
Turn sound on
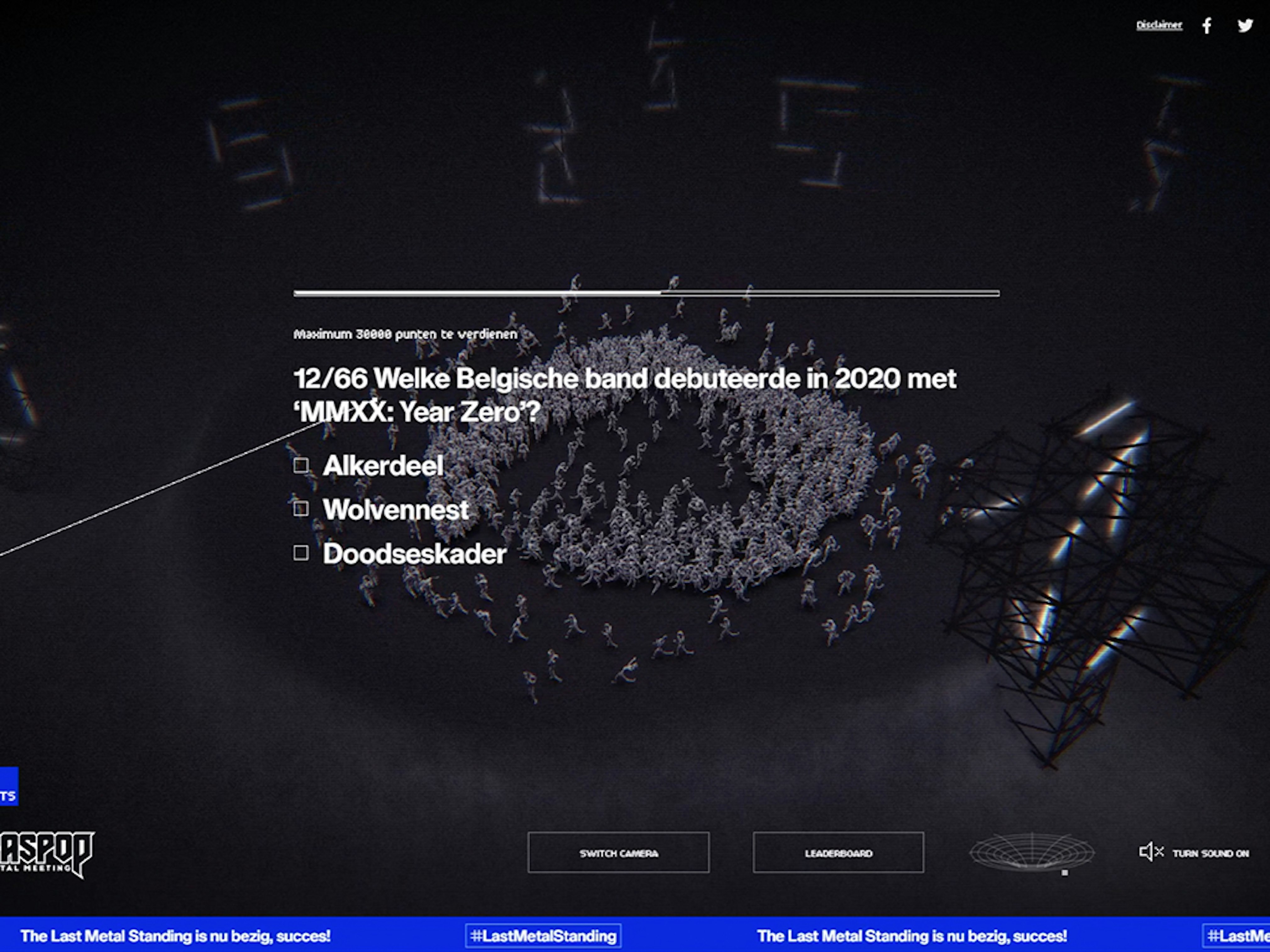[1194, 853]
